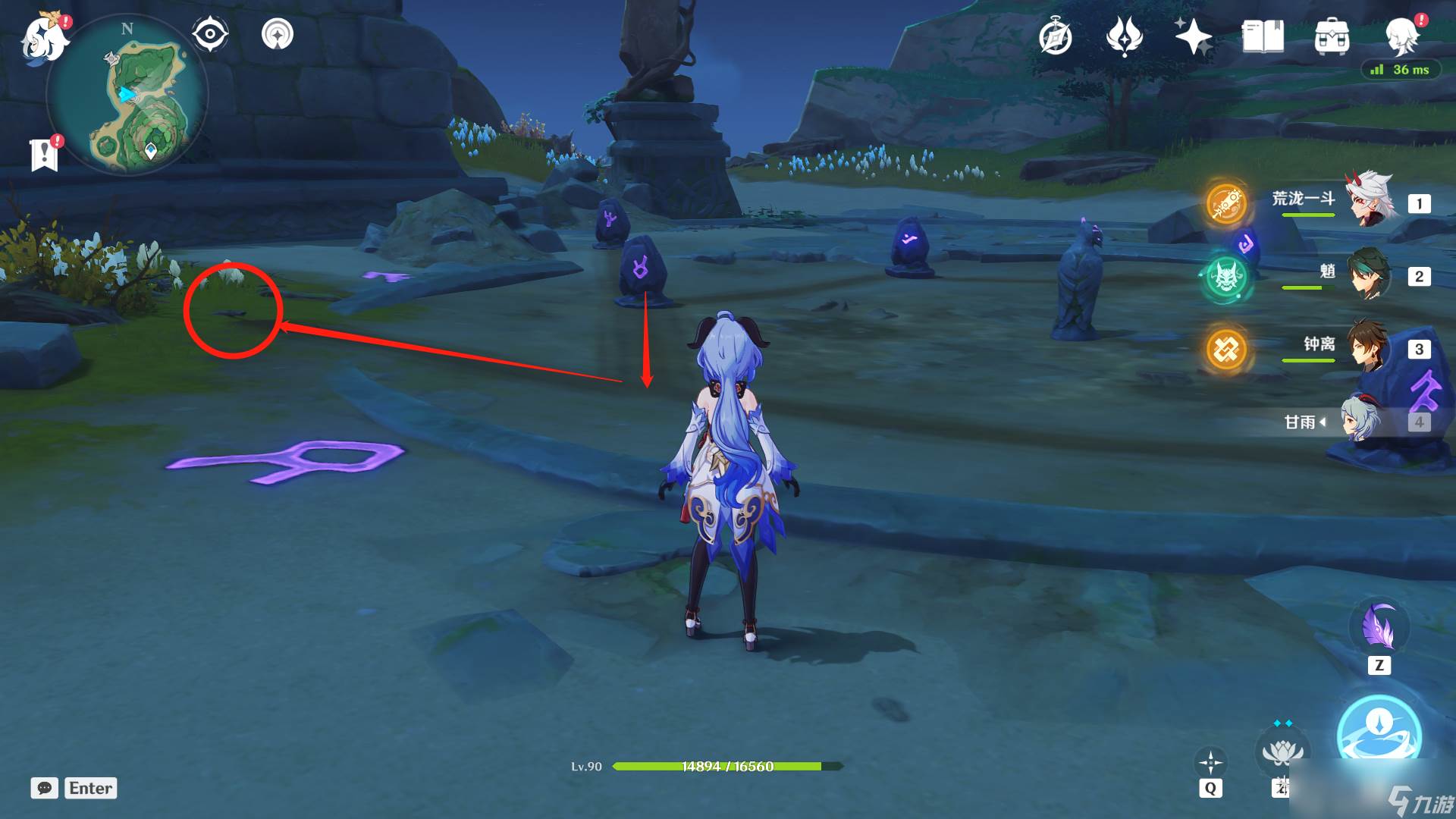The height and width of the screenshot is (819, 1456).
Task: Switch to Arataki Itto party slot
Action: tap(1371, 202)
